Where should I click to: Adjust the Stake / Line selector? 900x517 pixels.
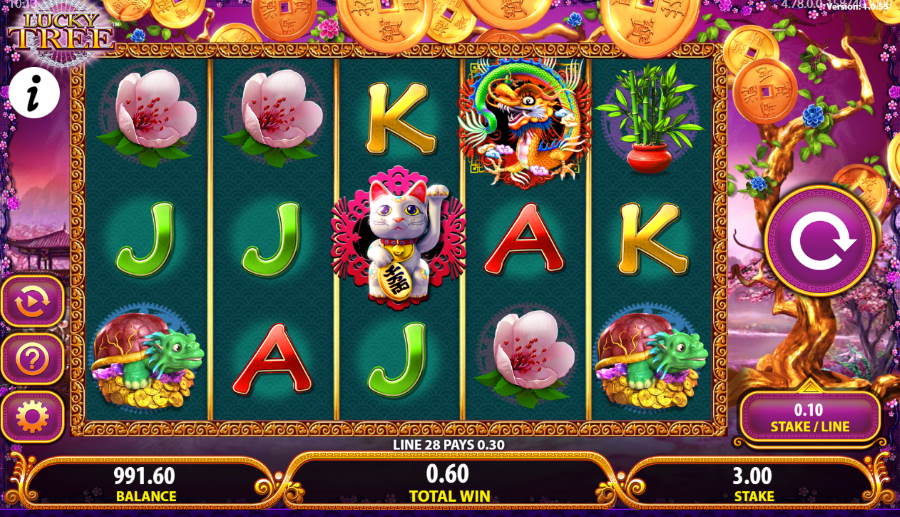pos(810,417)
